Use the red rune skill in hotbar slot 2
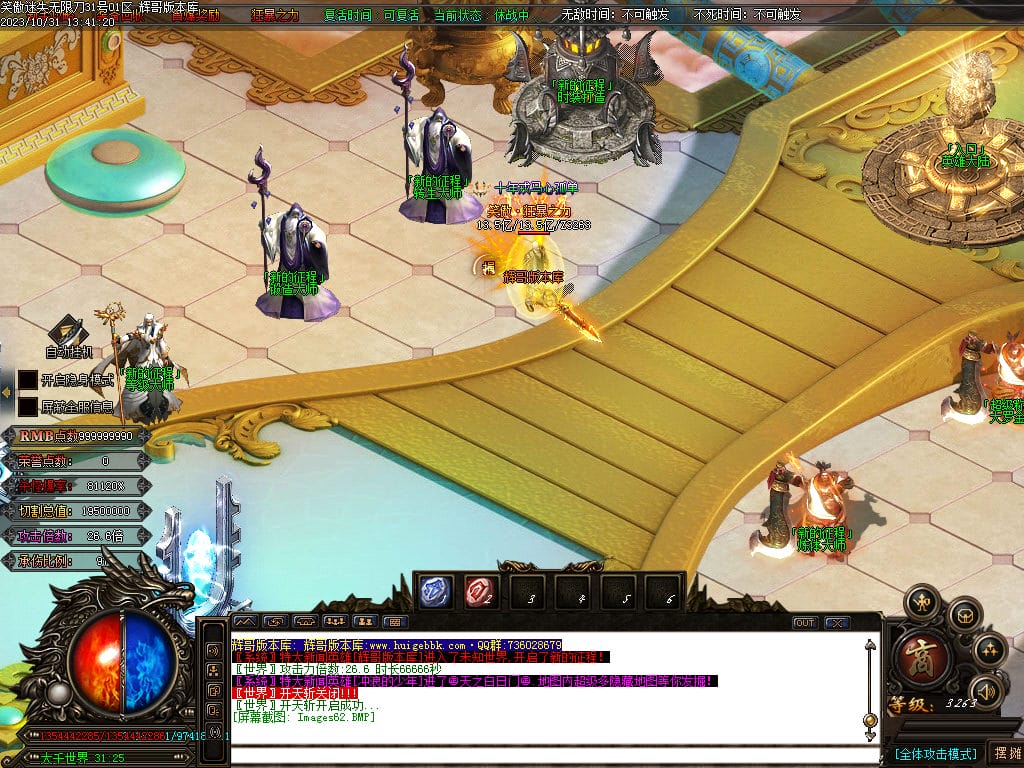The height and width of the screenshot is (768, 1024). click(x=480, y=593)
